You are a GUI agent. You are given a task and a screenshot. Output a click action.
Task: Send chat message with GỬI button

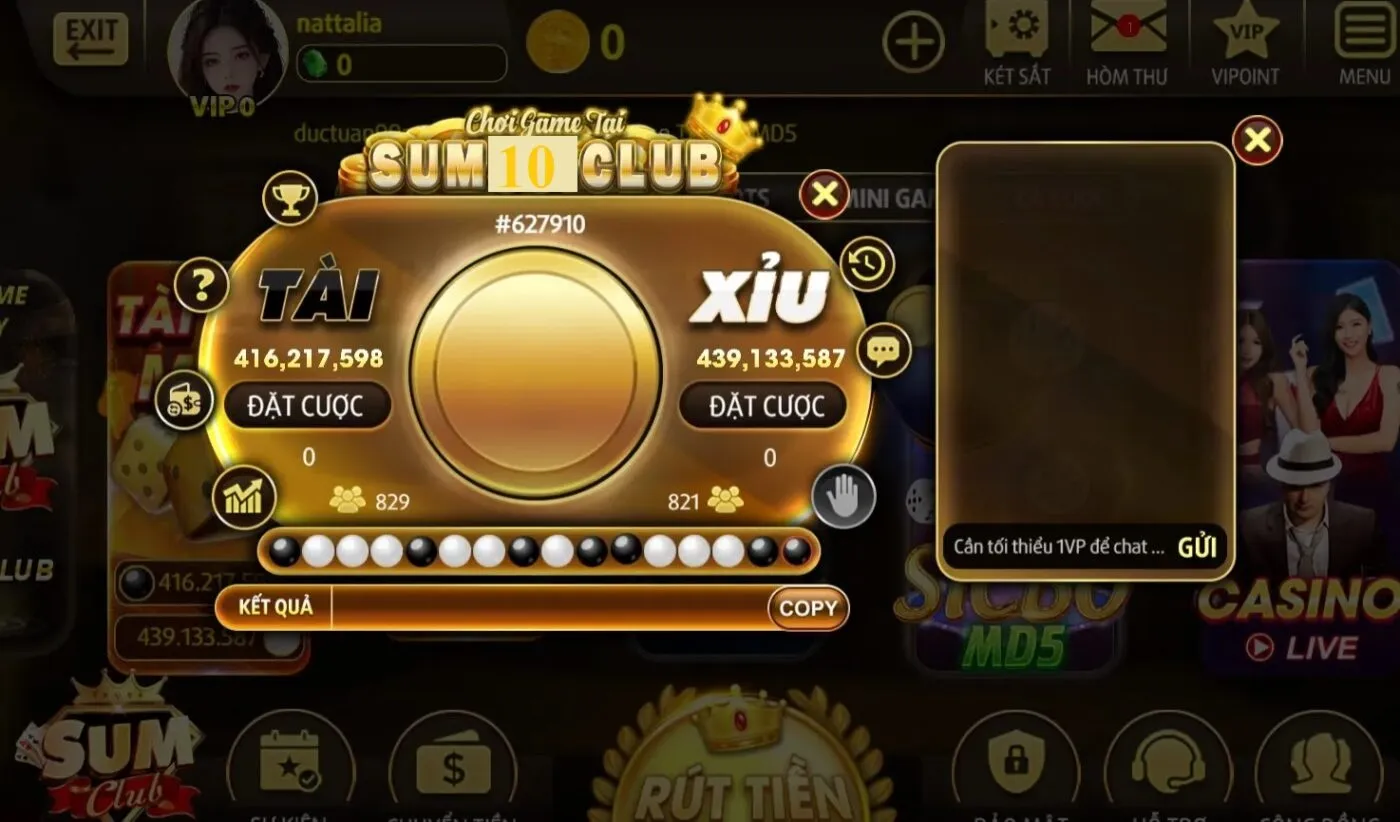[1197, 547]
